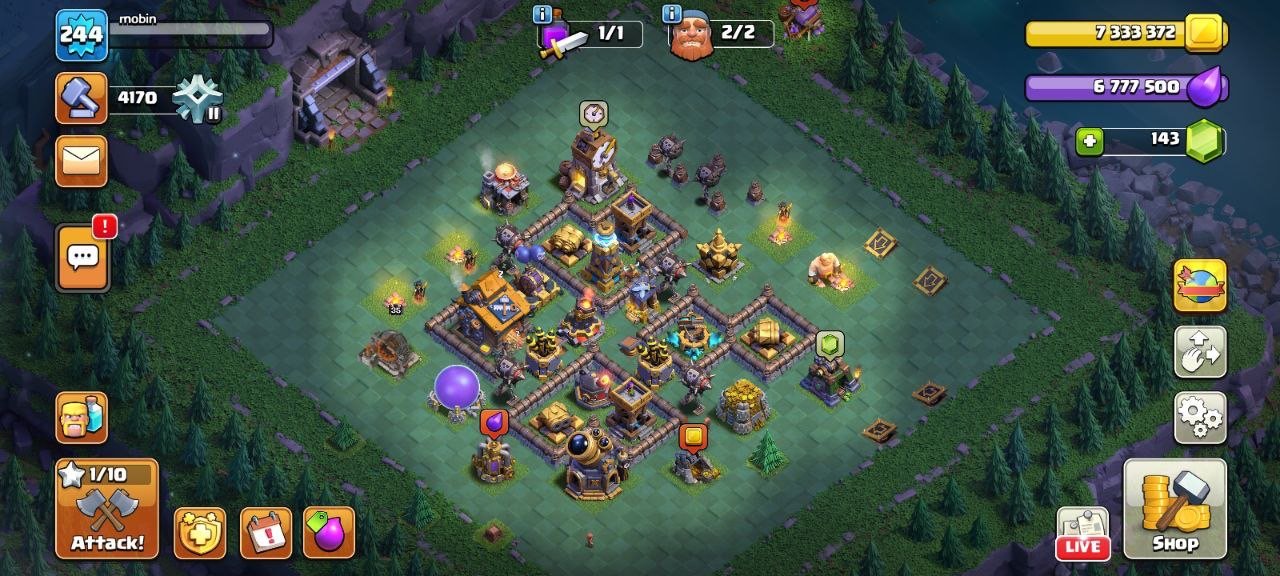1280x576 pixels.
Task: Open the army barbarian and potion button
Action: [x=81, y=417]
